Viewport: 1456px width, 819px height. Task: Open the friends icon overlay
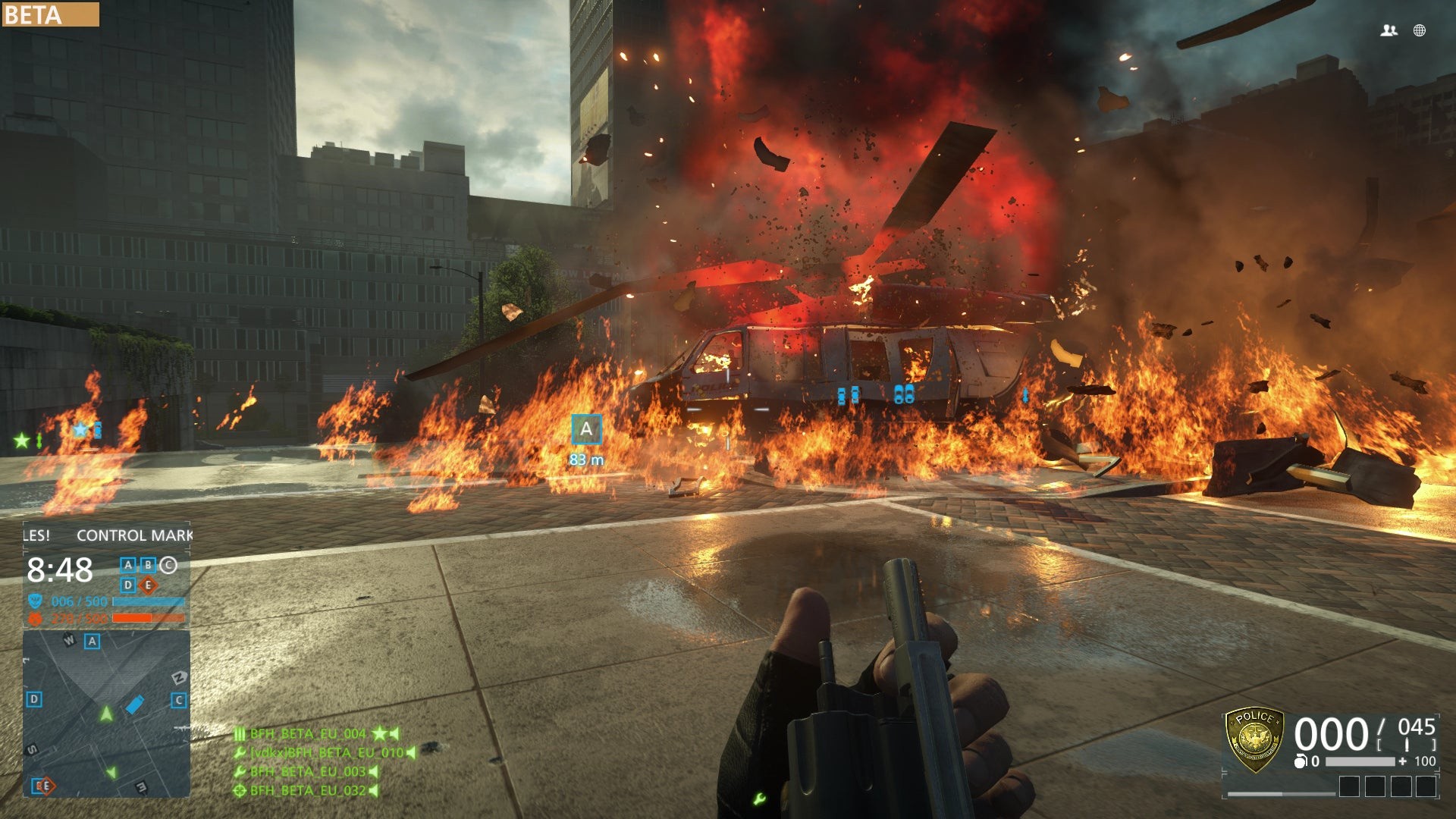[1389, 30]
